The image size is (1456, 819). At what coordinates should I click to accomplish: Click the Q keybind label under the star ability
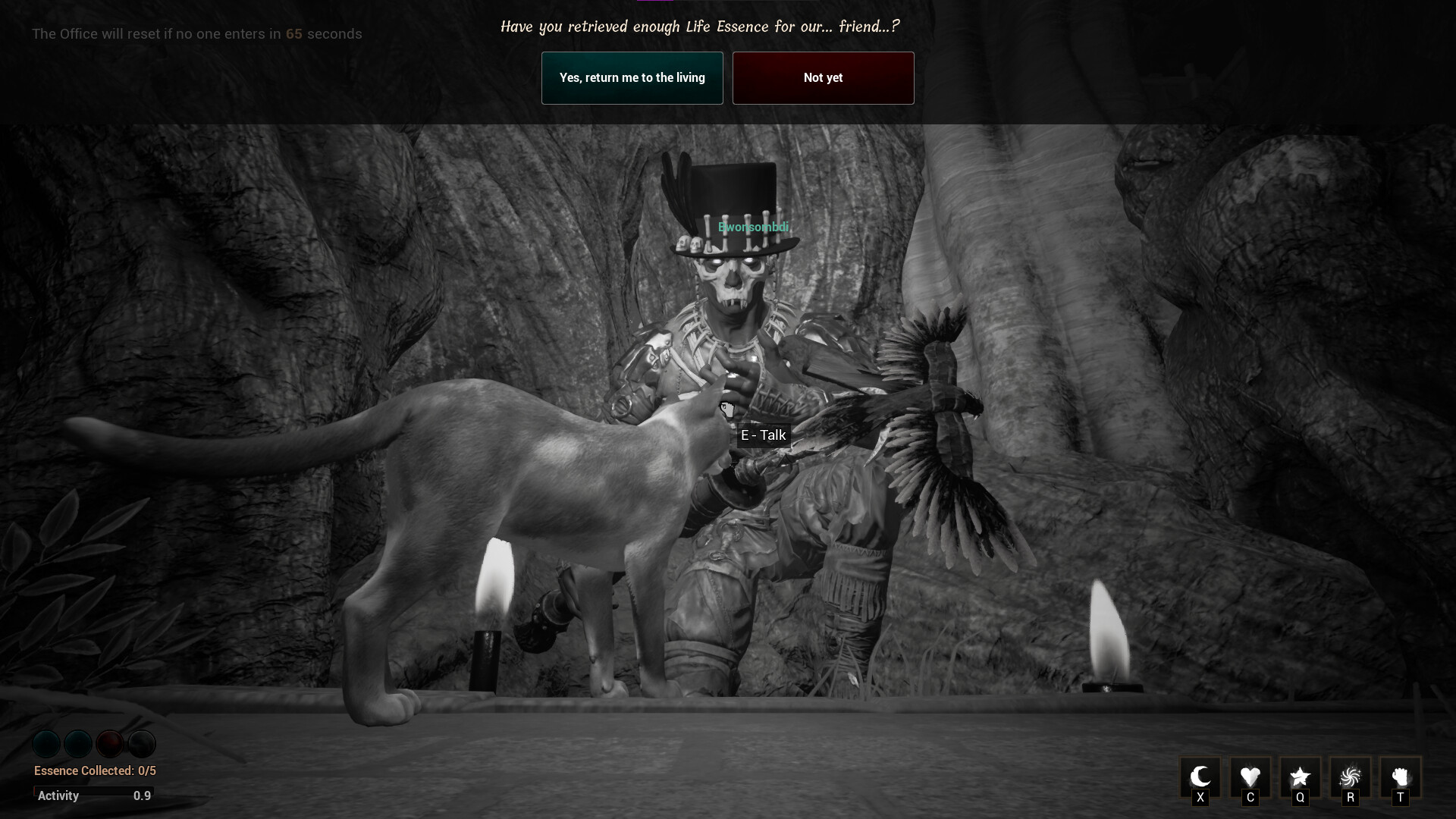[1301, 798]
